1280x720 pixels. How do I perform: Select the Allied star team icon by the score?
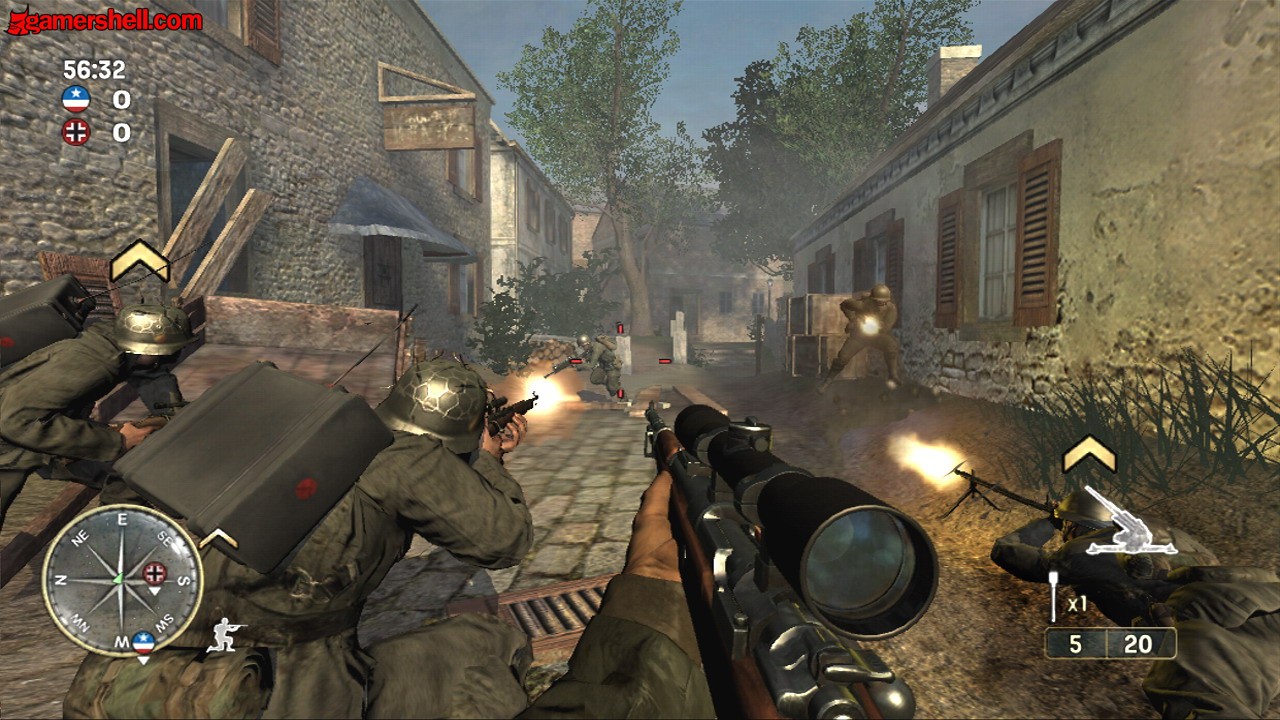tap(76, 99)
